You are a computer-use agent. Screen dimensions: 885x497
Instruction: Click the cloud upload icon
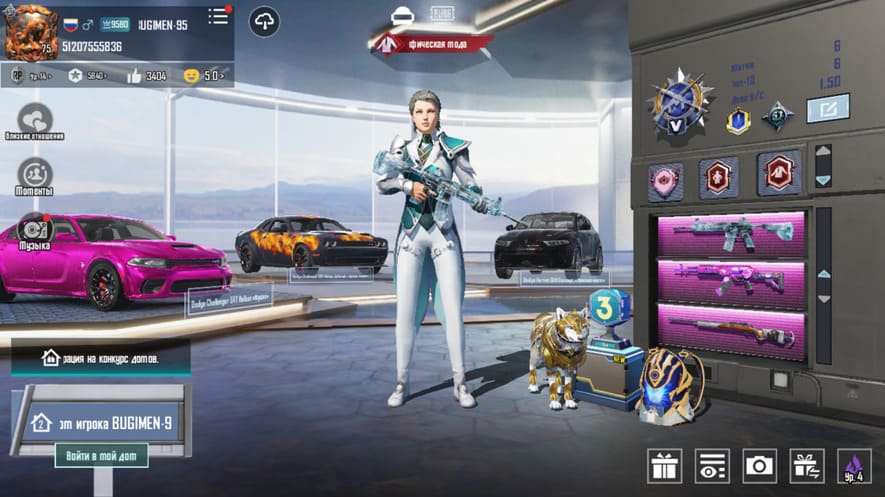pos(265,21)
